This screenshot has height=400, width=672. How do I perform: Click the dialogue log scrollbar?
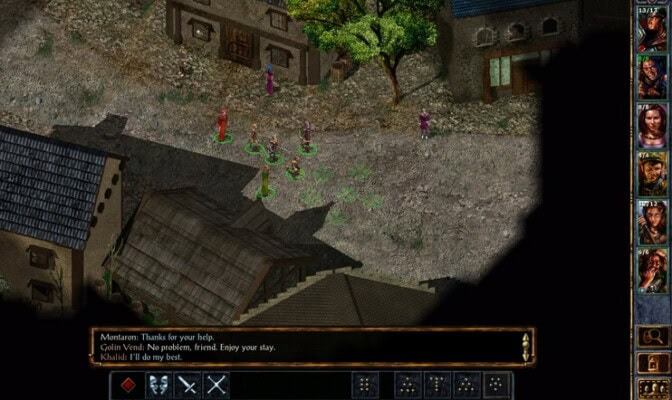click(526, 347)
